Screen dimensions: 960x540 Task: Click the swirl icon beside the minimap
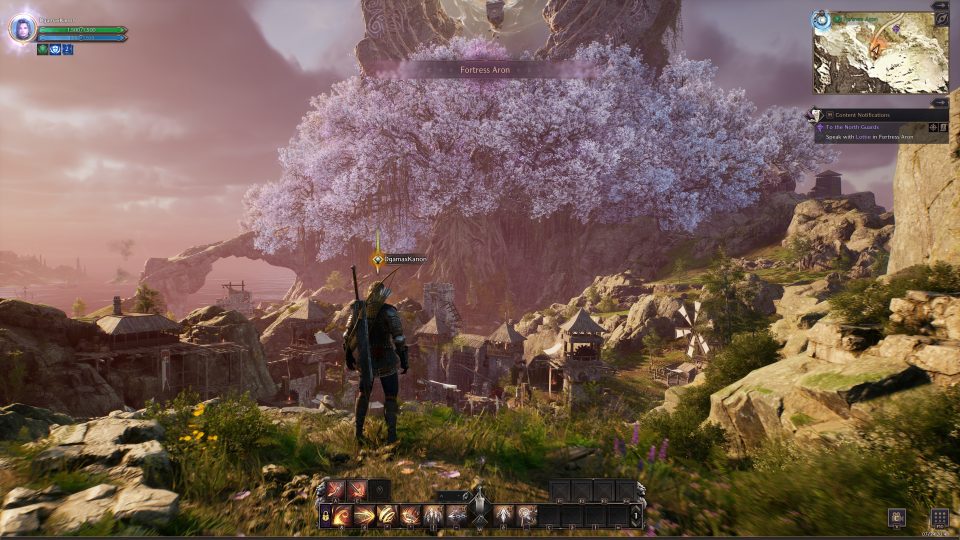pyautogui.click(x=940, y=19)
